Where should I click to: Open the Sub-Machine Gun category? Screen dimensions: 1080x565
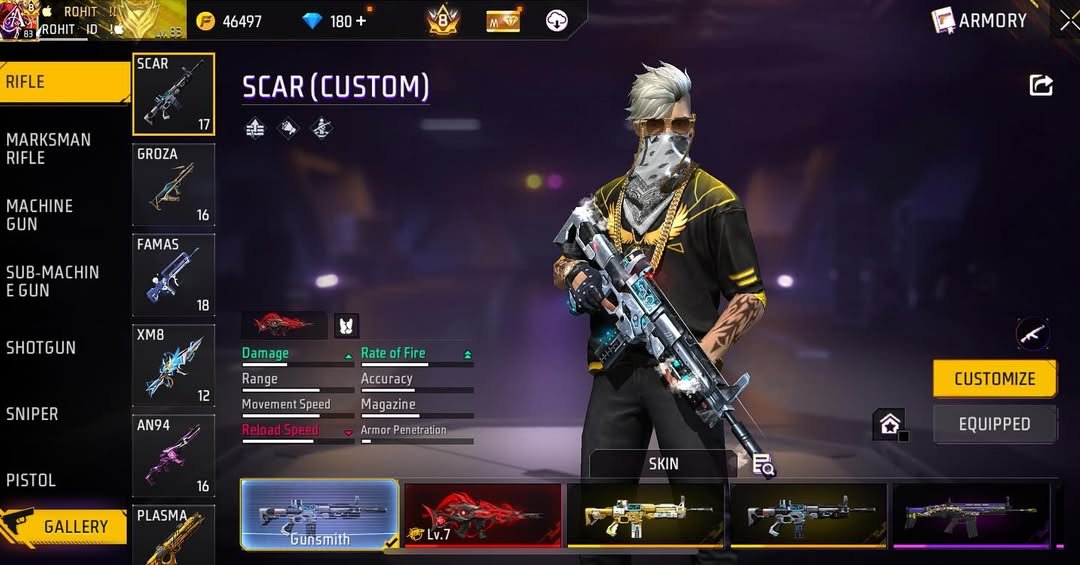[x=52, y=281]
